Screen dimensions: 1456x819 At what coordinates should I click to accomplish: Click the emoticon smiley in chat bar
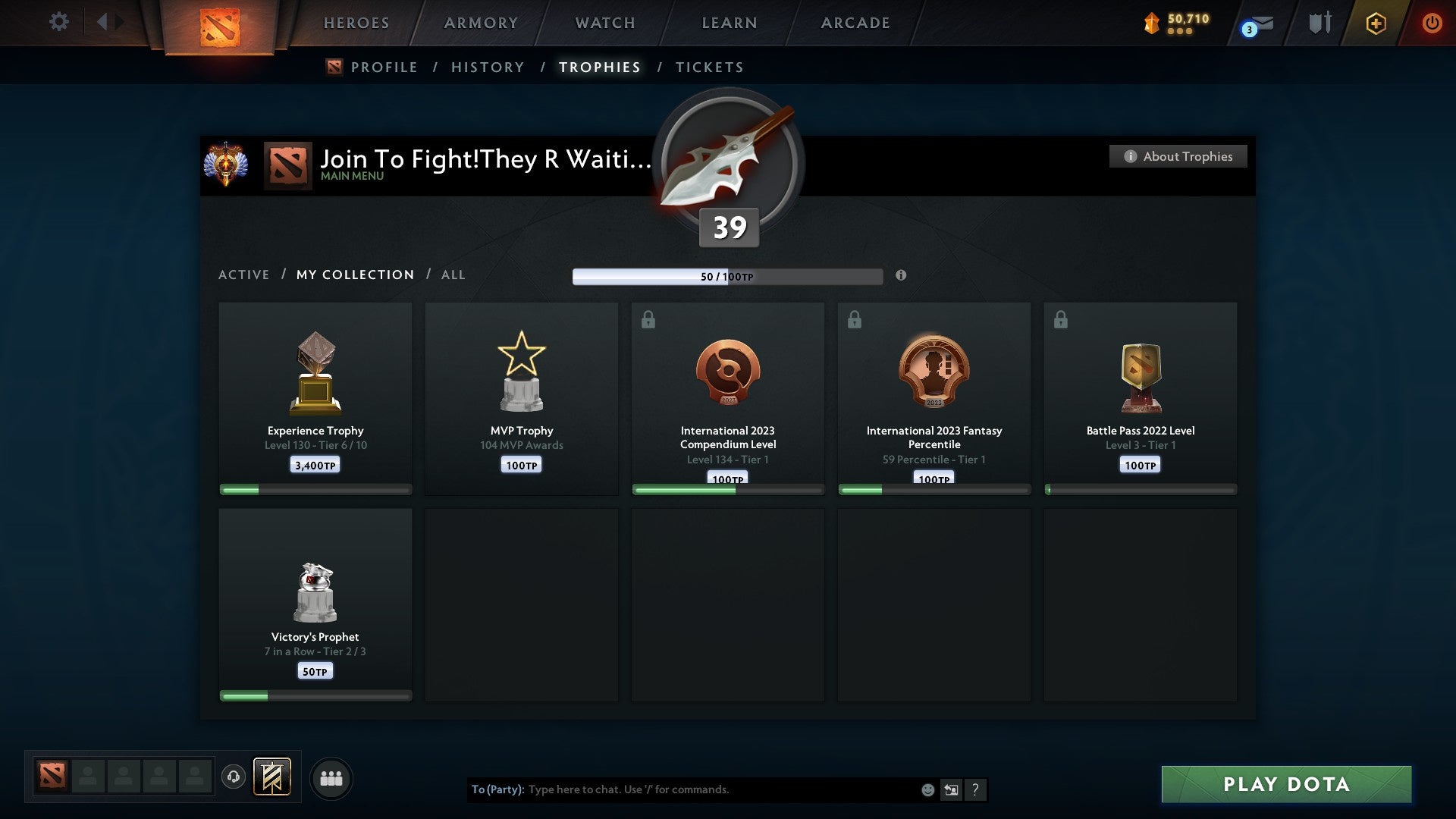pyautogui.click(x=927, y=789)
